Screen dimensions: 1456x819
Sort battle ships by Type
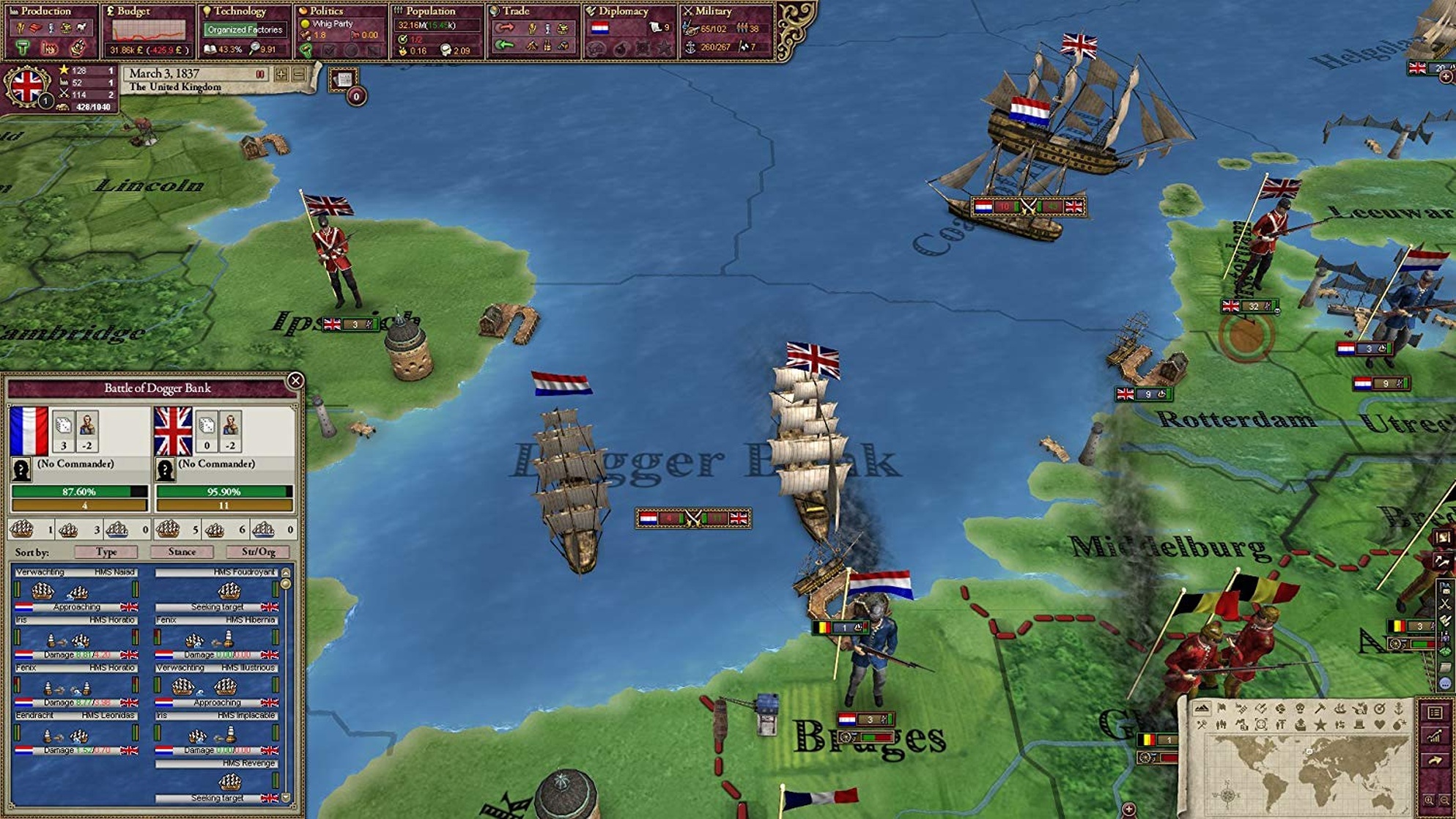coord(107,552)
